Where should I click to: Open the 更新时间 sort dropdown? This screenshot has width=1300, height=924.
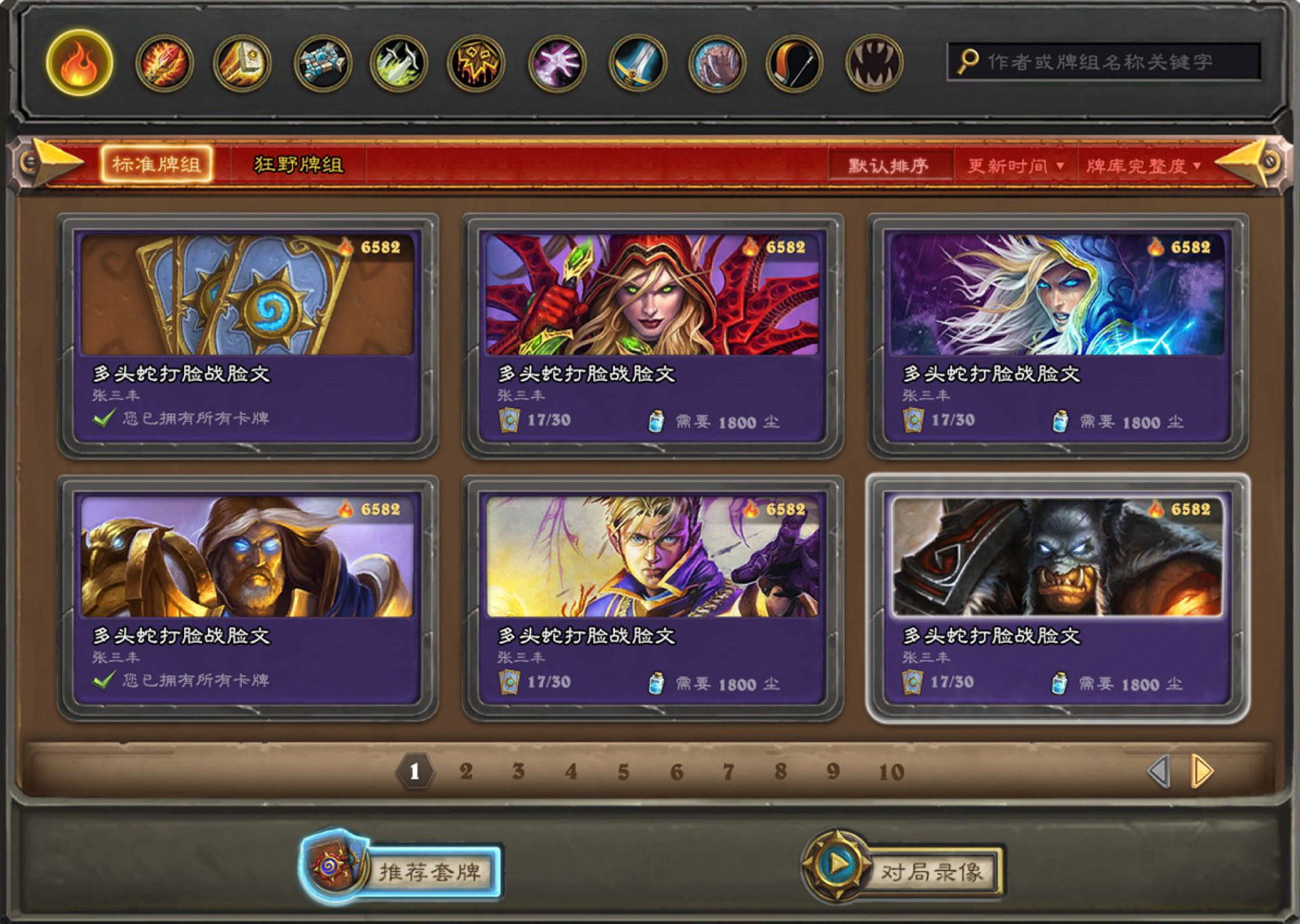pos(1015,166)
